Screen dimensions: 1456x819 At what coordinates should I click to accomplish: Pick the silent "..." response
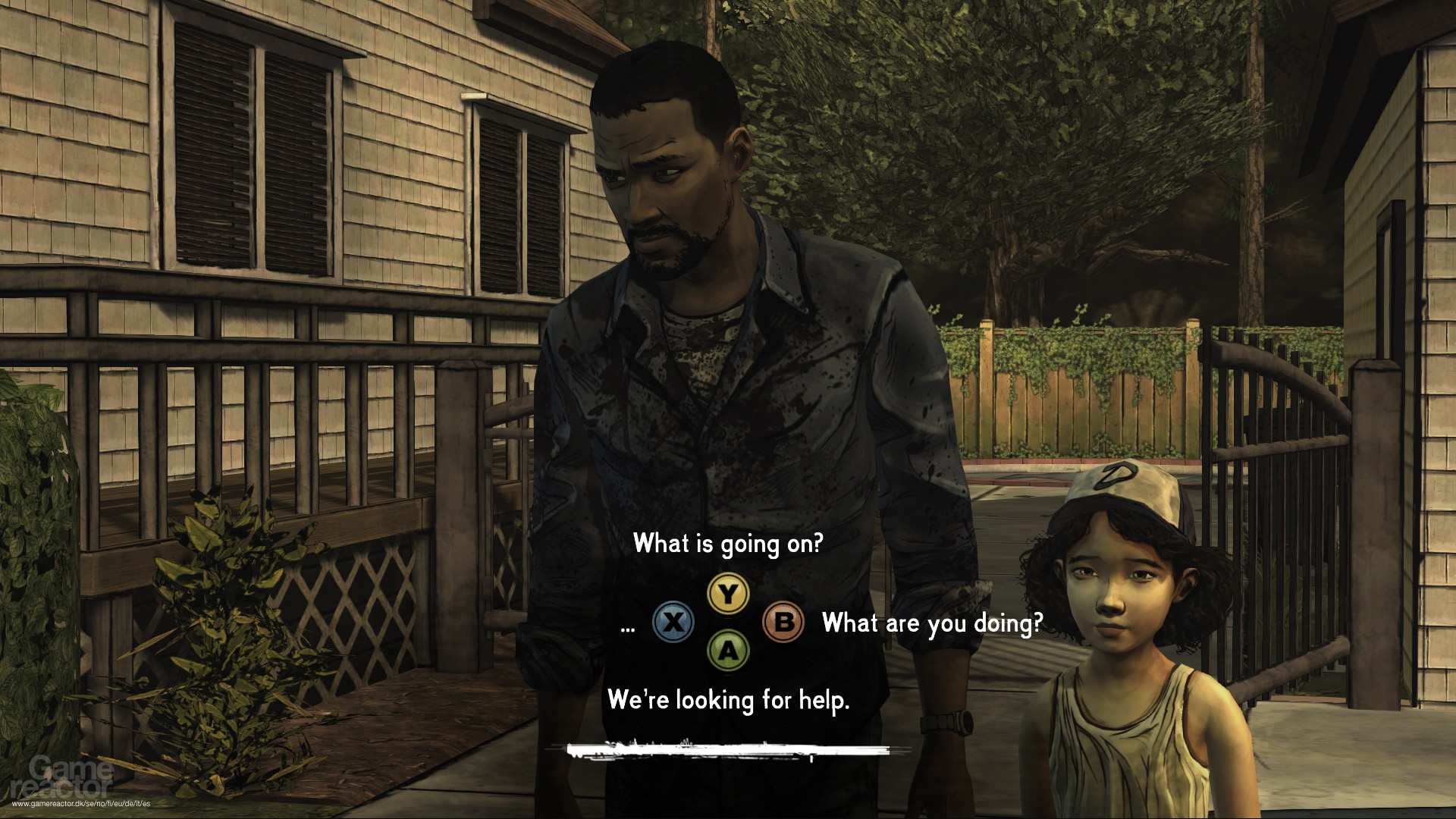coord(628,626)
